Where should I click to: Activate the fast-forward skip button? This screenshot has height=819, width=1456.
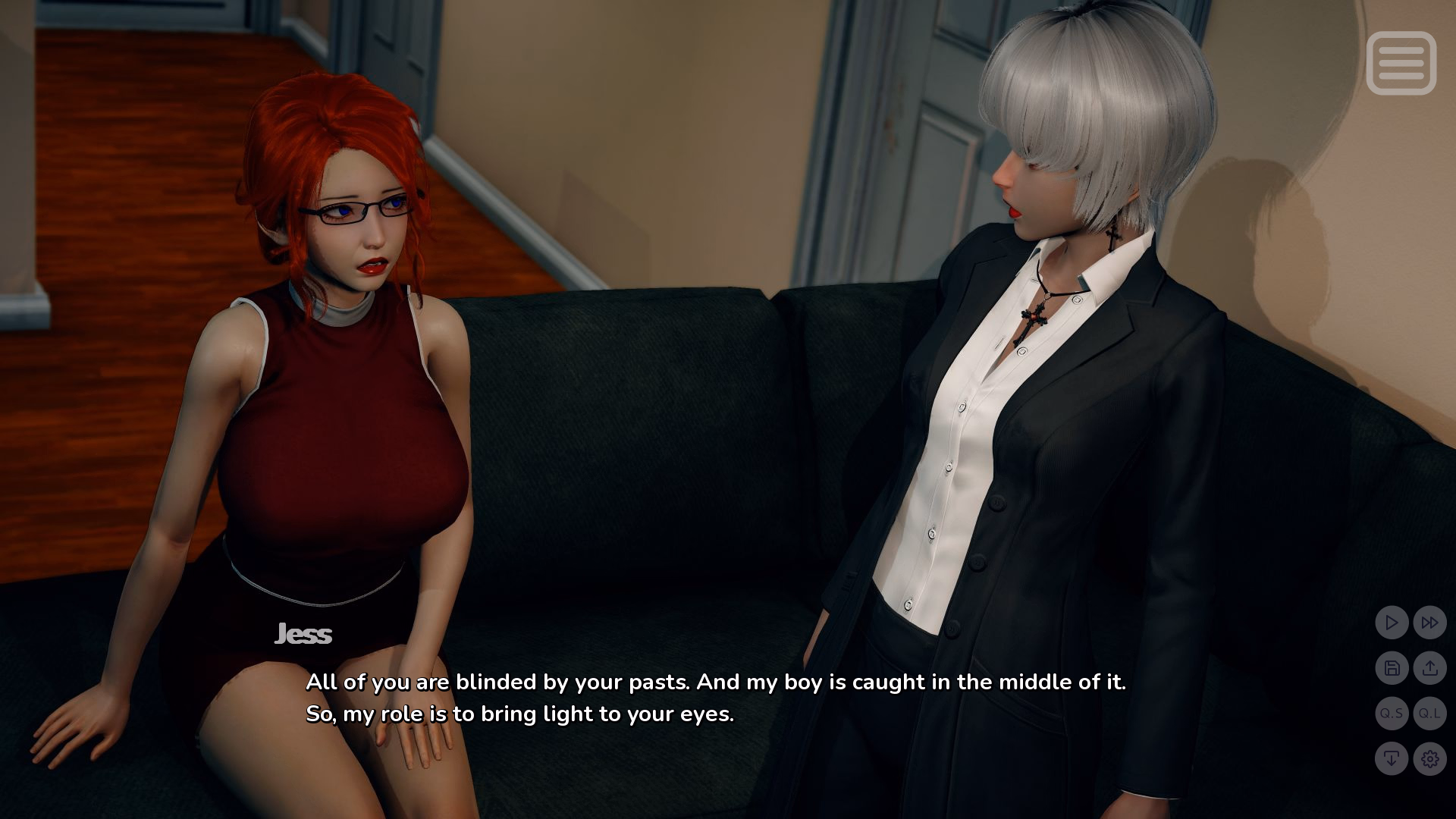1429,623
